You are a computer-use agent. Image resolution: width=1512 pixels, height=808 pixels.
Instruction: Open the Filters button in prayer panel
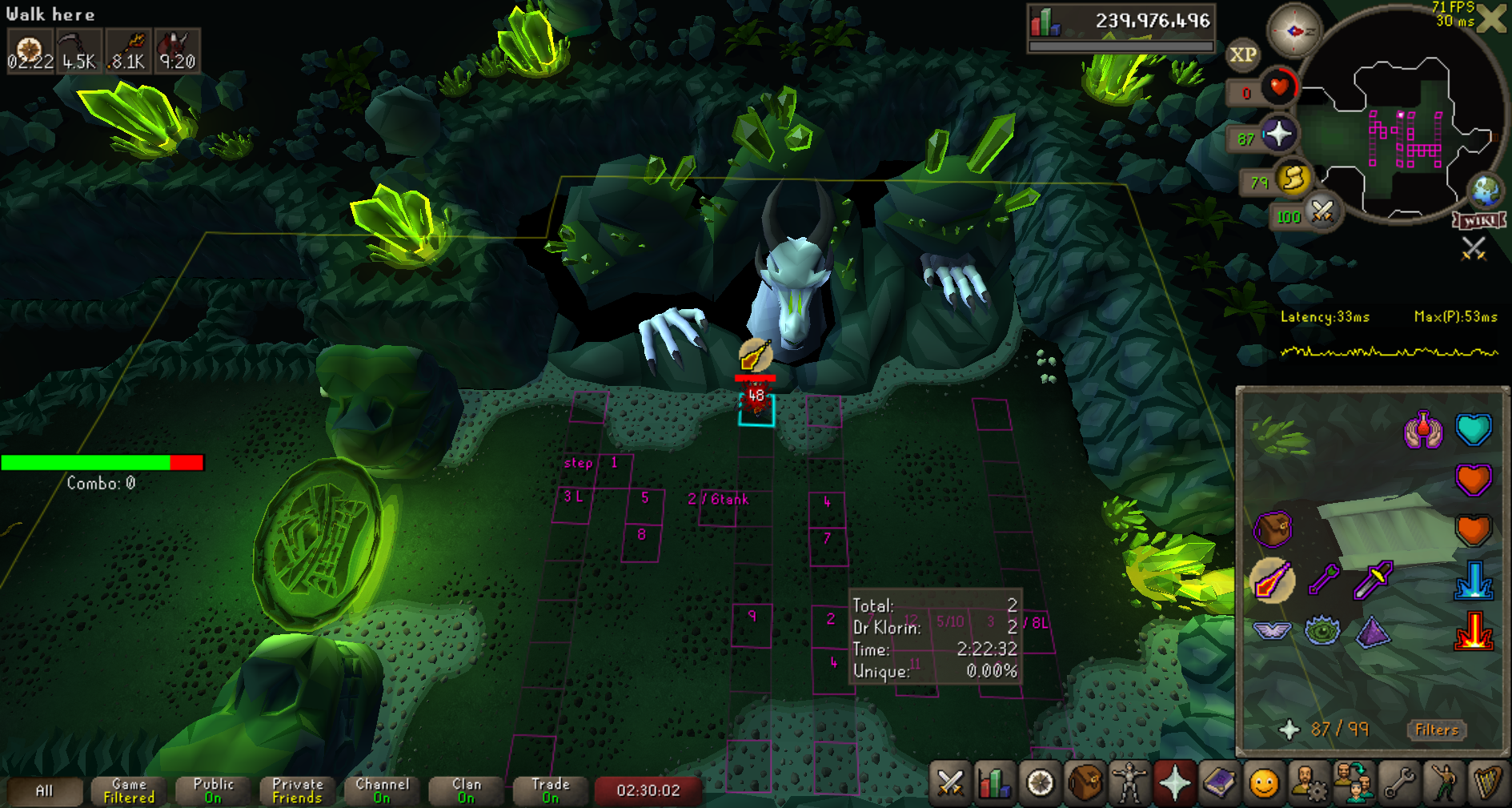point(1437,730)
